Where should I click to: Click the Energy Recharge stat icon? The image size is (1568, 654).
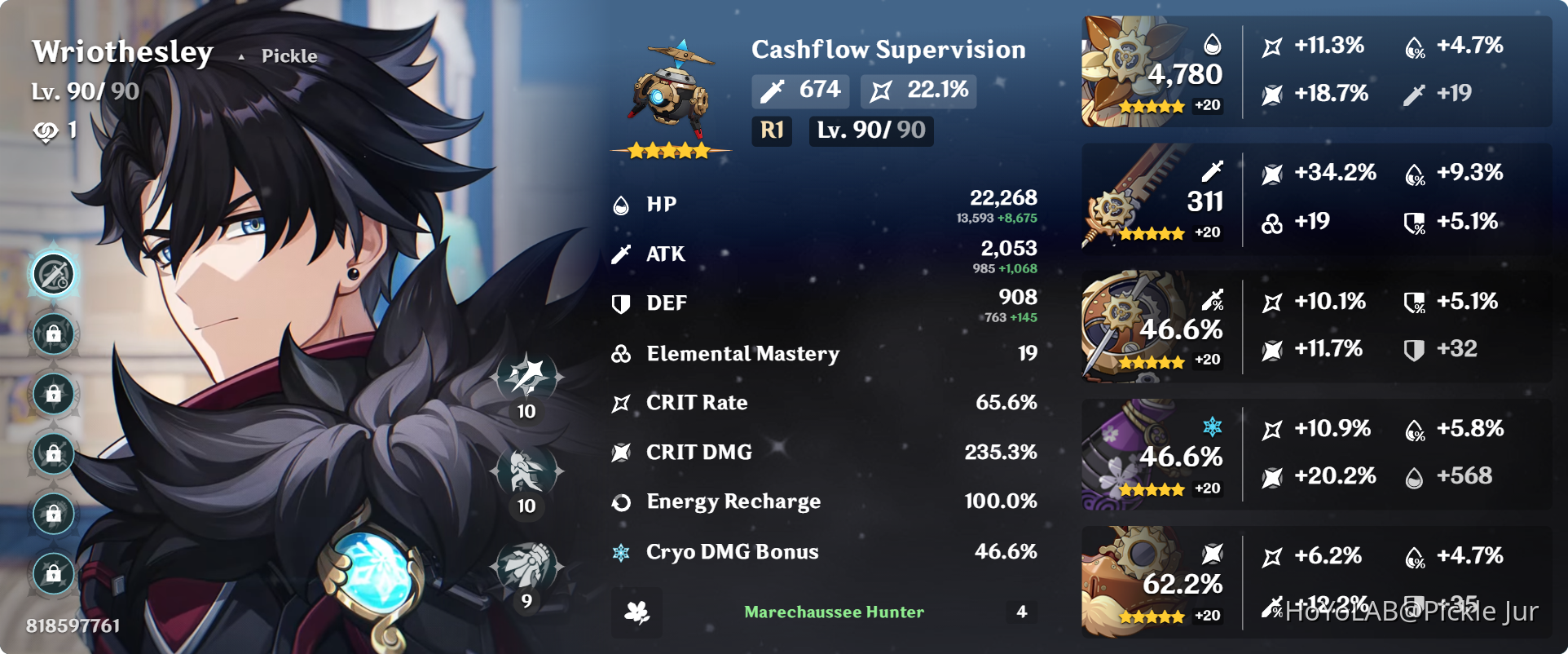(x=621, y=502)
